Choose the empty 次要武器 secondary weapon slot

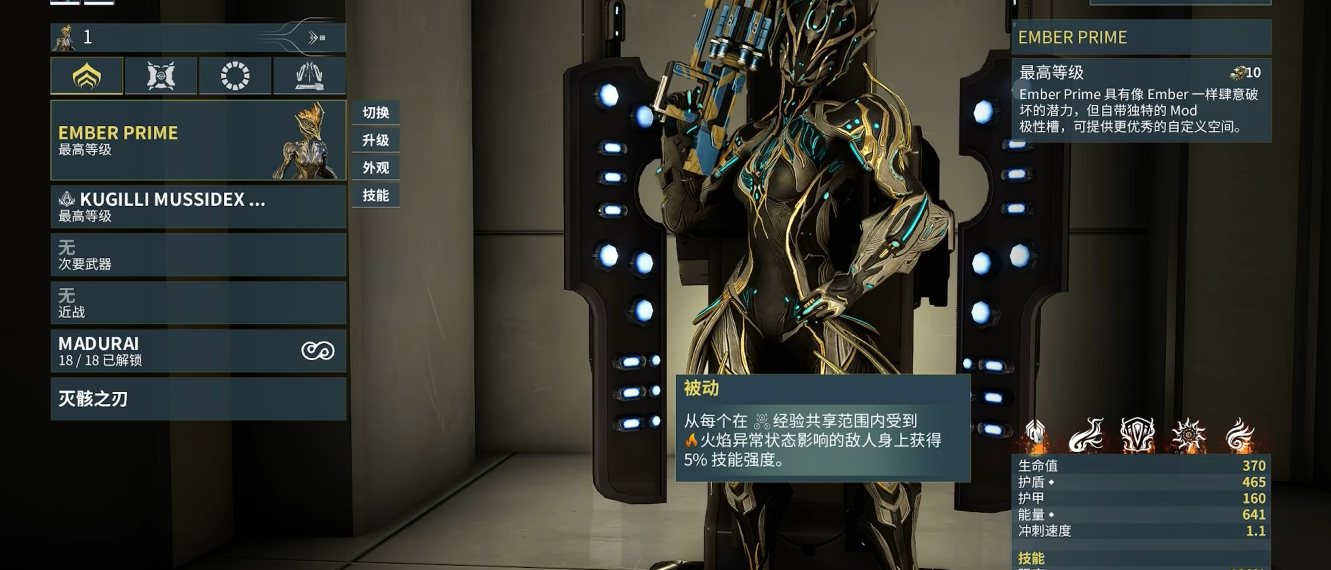pyautogui.click(x=198, y=255)
